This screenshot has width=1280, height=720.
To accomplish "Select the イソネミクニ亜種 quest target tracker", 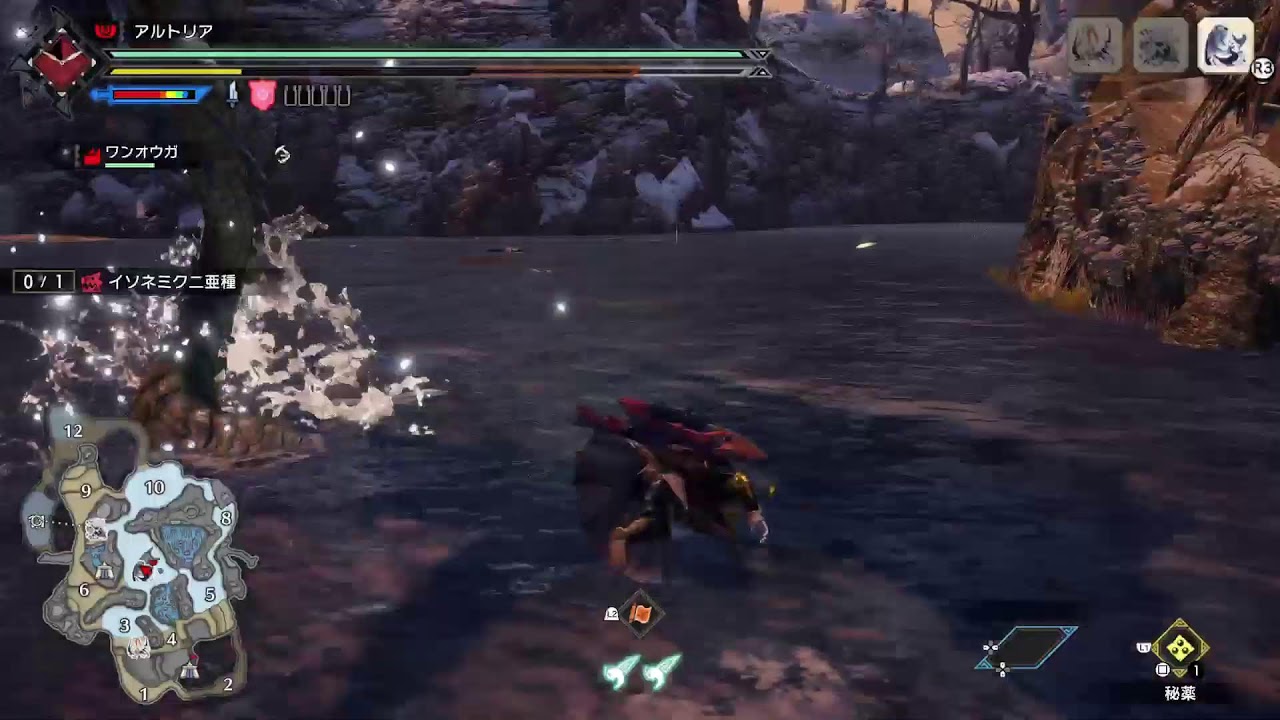I will coord(171,282).
